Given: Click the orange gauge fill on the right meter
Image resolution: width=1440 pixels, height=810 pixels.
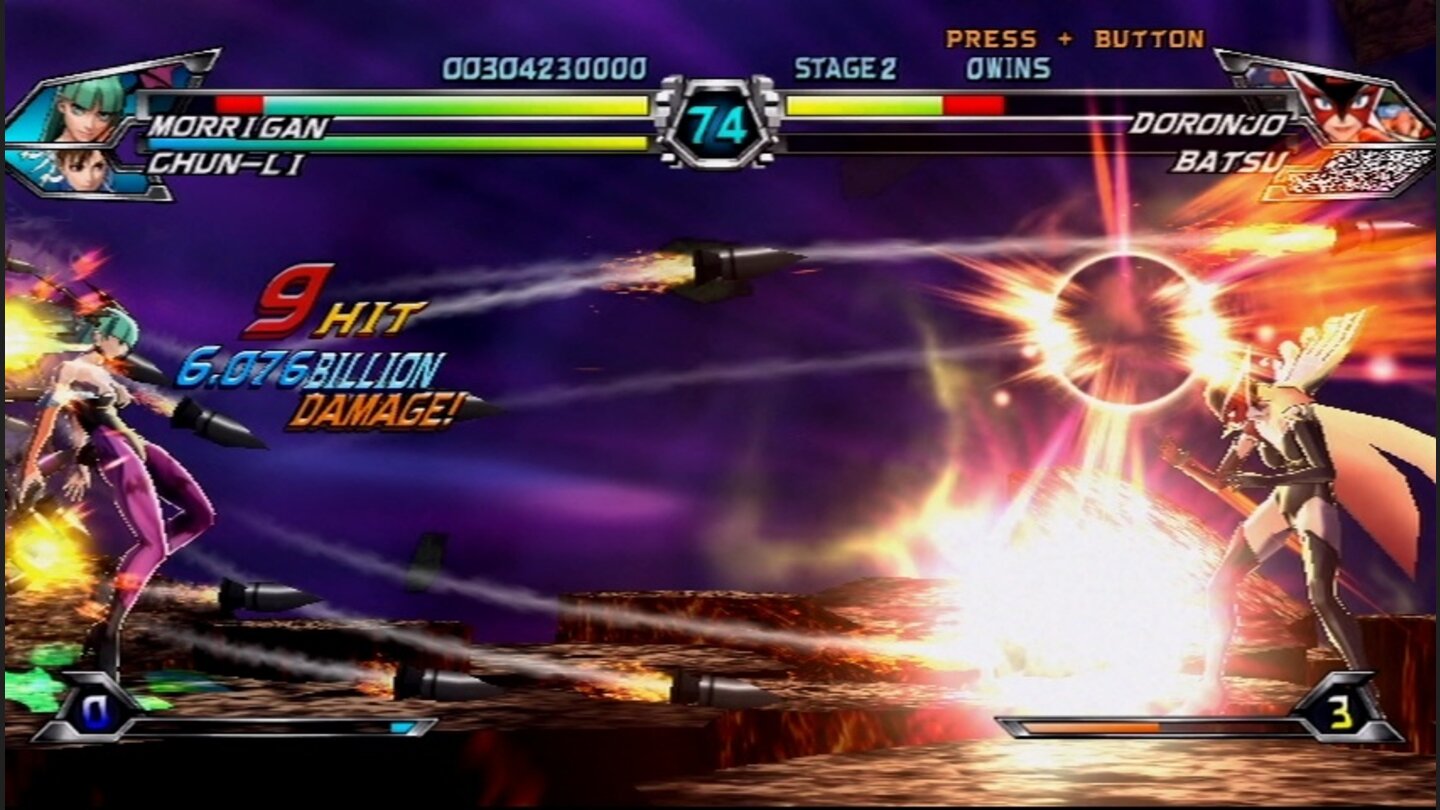Looking at the screenshot, I should coord(1090,726).
